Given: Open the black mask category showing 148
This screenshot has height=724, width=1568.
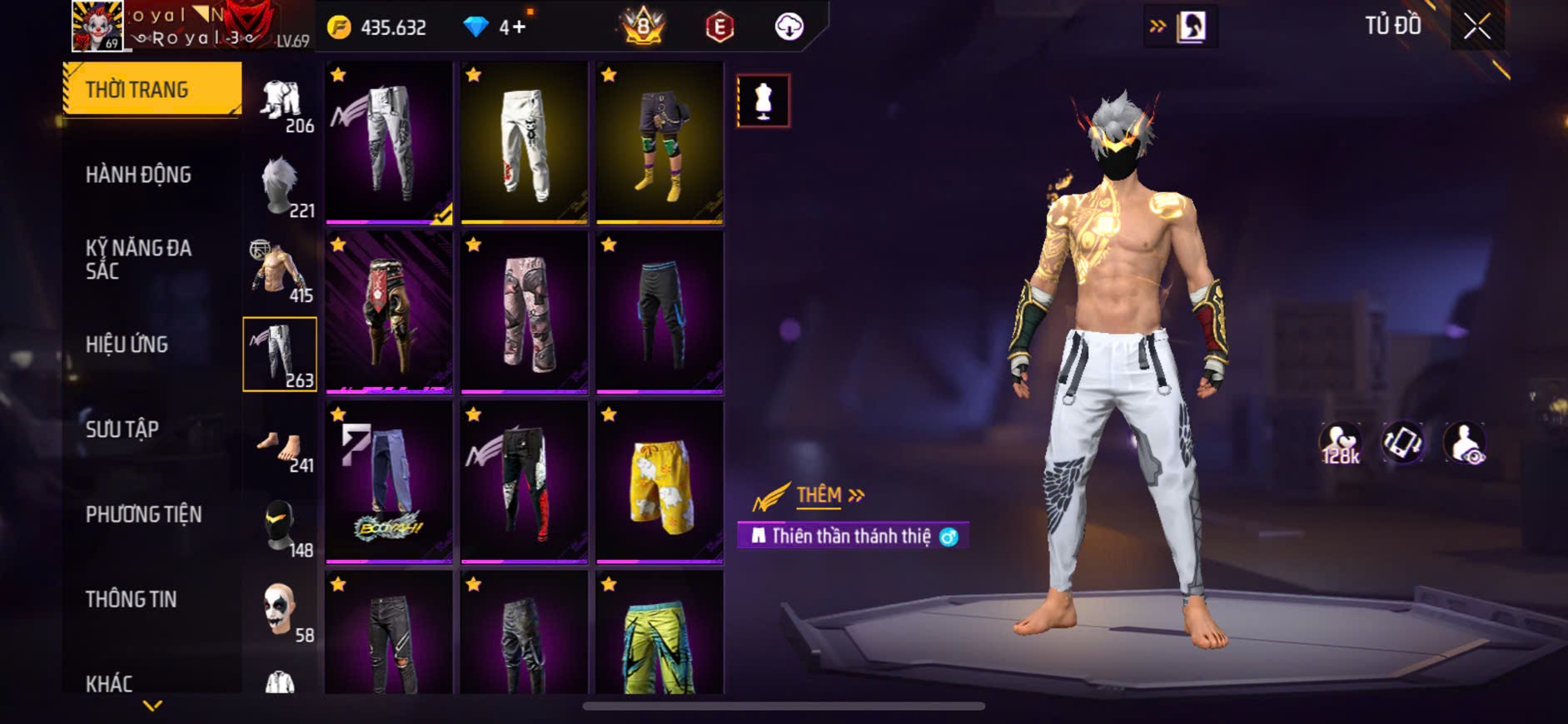Looking at the screenshot, I should [x=280, y=525].
